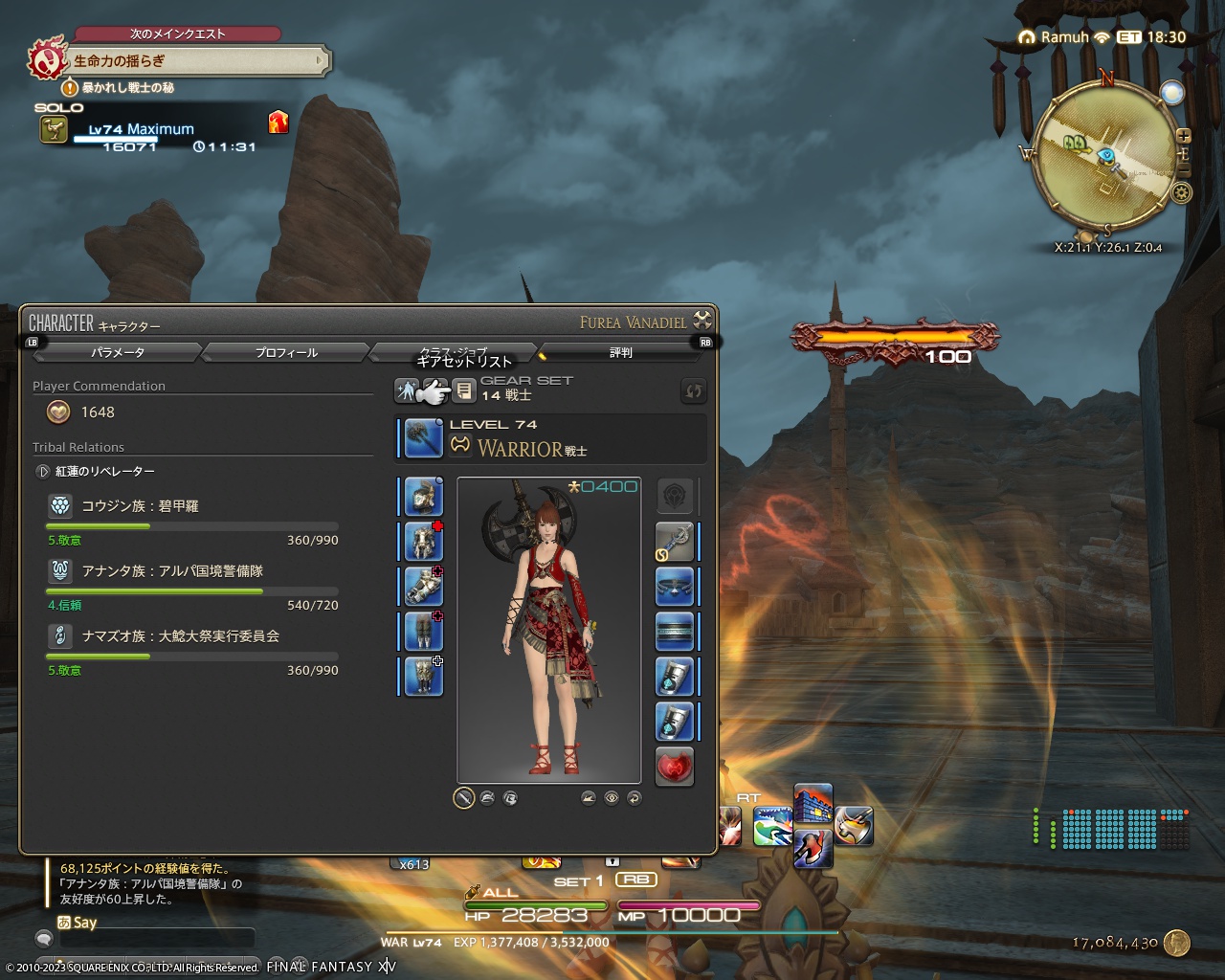This screenshot has width=1225, height=980.
Task: Click the gear set update refresh icon
Action: (692, 390)
